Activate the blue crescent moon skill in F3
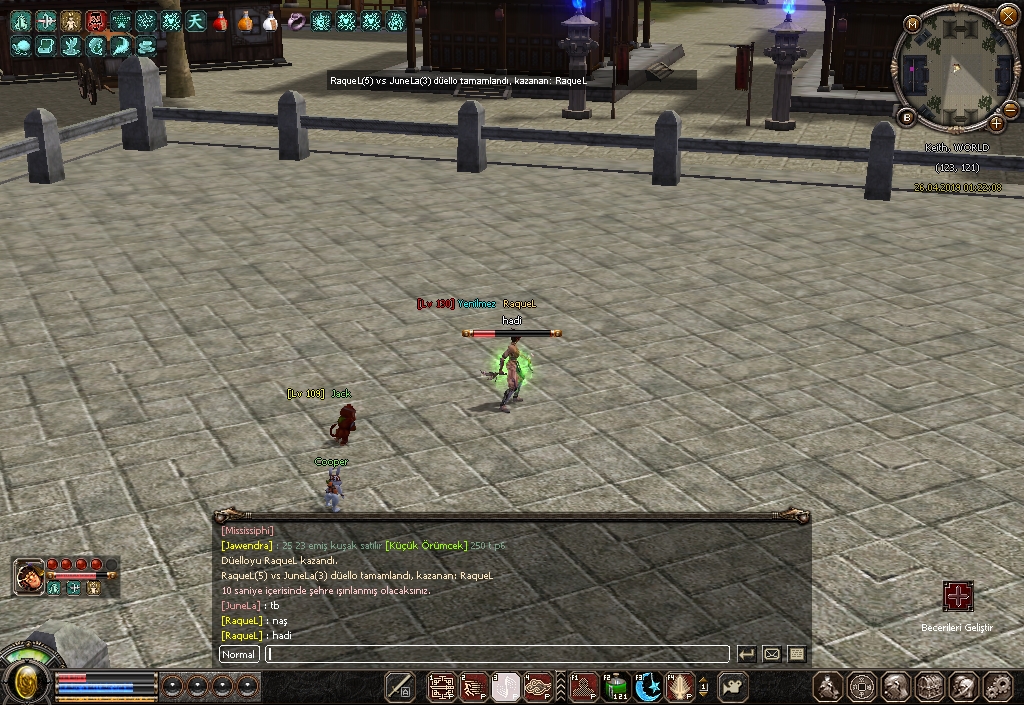 click(x=648, y=686)
